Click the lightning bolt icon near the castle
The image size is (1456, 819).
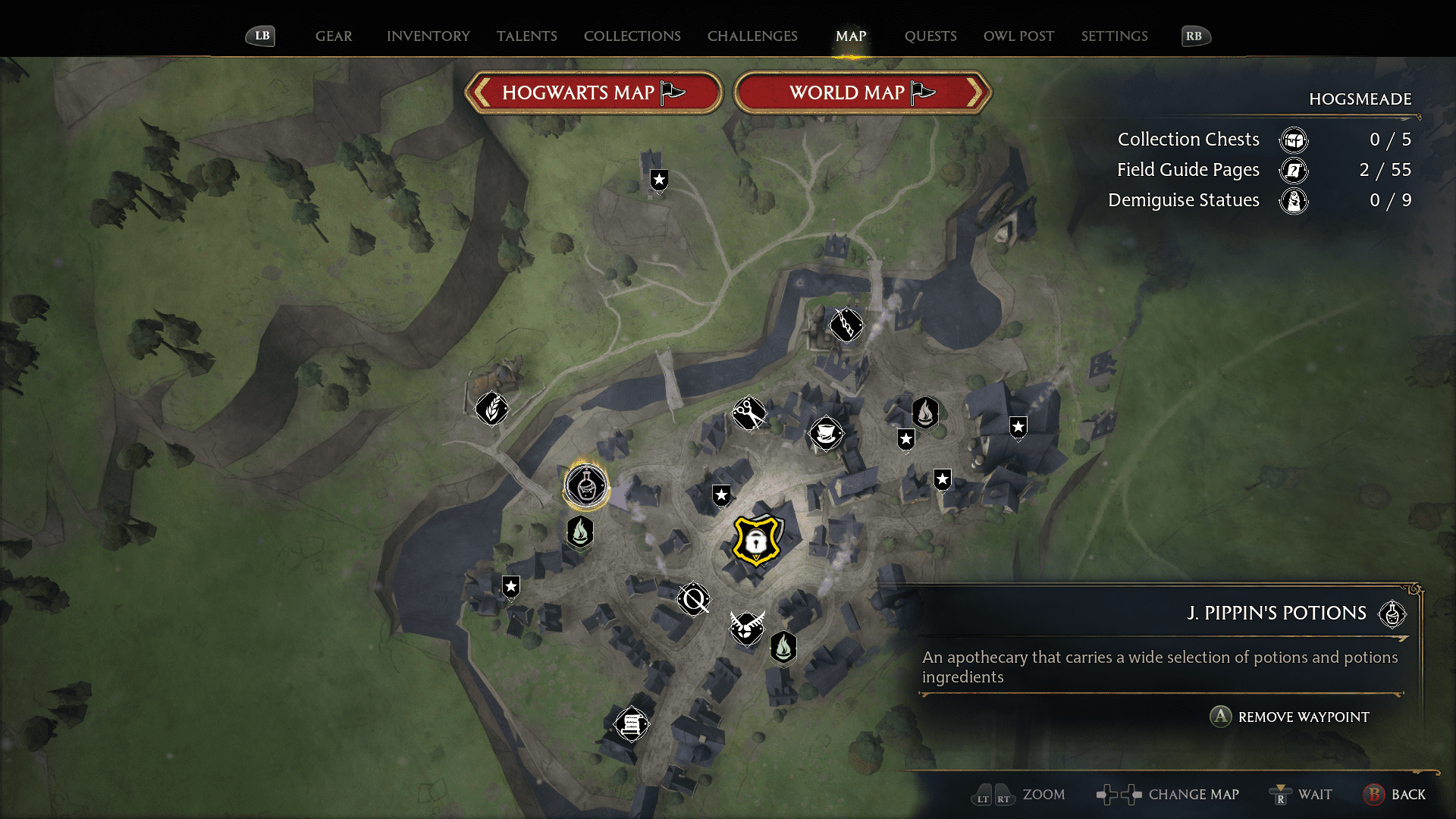coord(846,325)
